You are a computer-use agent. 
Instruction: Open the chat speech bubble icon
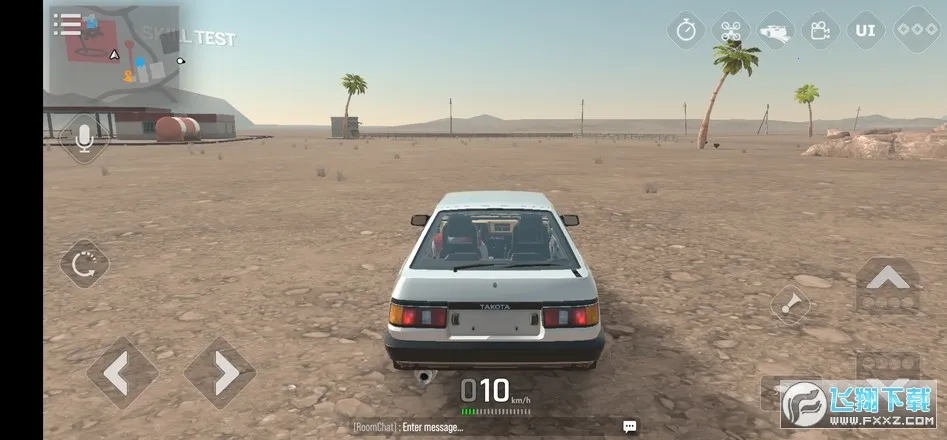point(630,427)
